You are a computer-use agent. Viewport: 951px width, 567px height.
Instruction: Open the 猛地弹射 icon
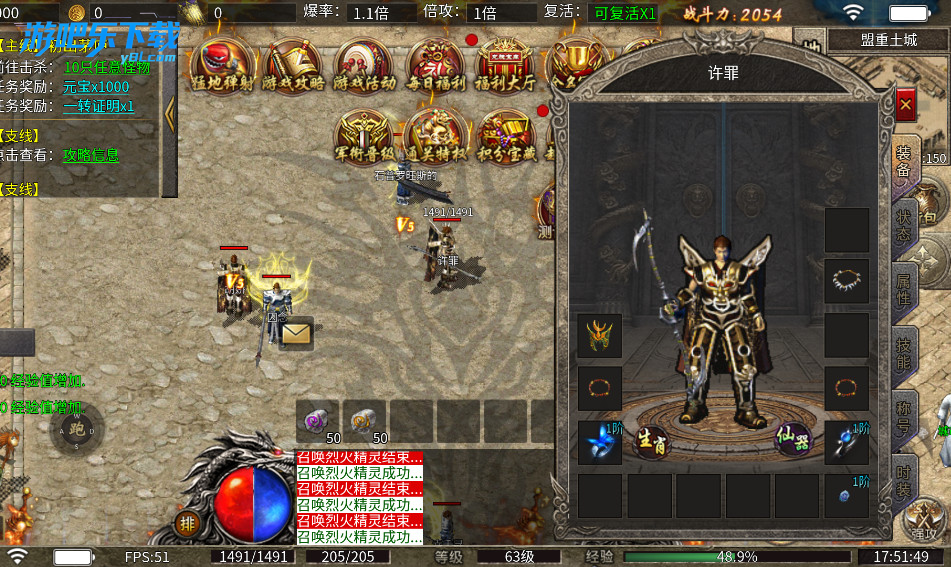point(225,65)
